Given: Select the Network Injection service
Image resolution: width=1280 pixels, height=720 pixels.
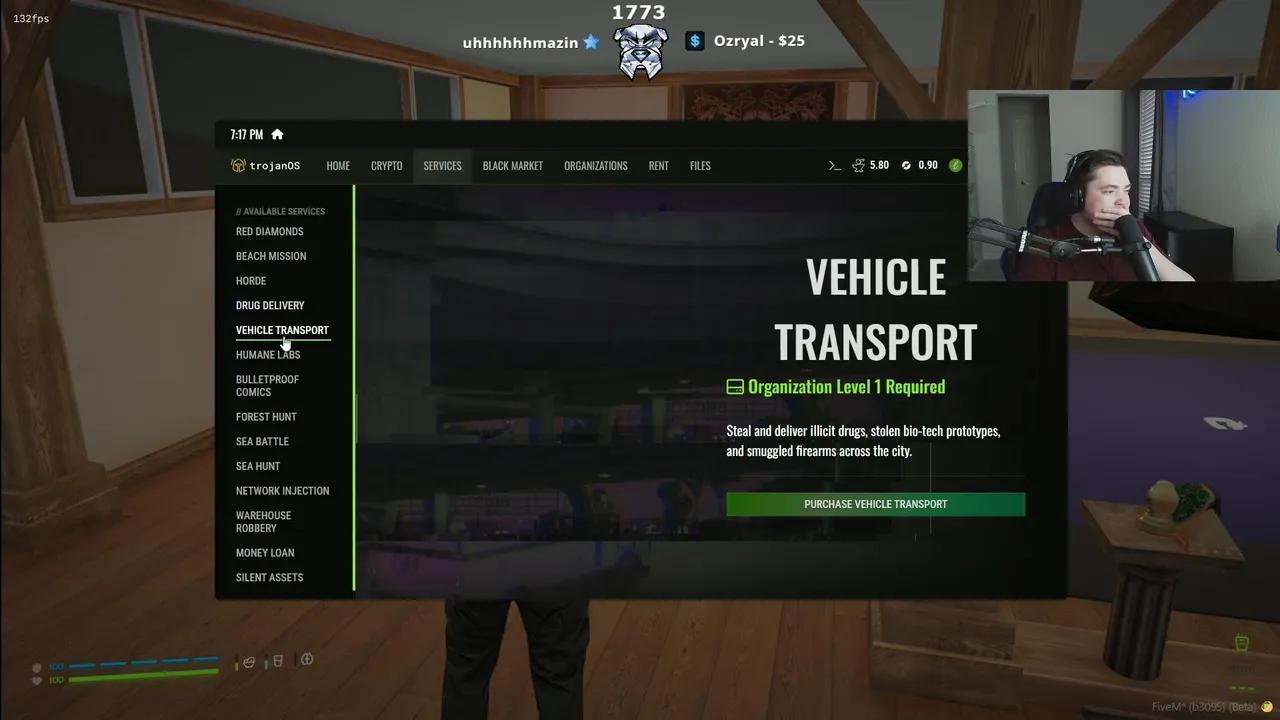Looking at the screenshot, I should pyautogui.click(x=282, y=491).
